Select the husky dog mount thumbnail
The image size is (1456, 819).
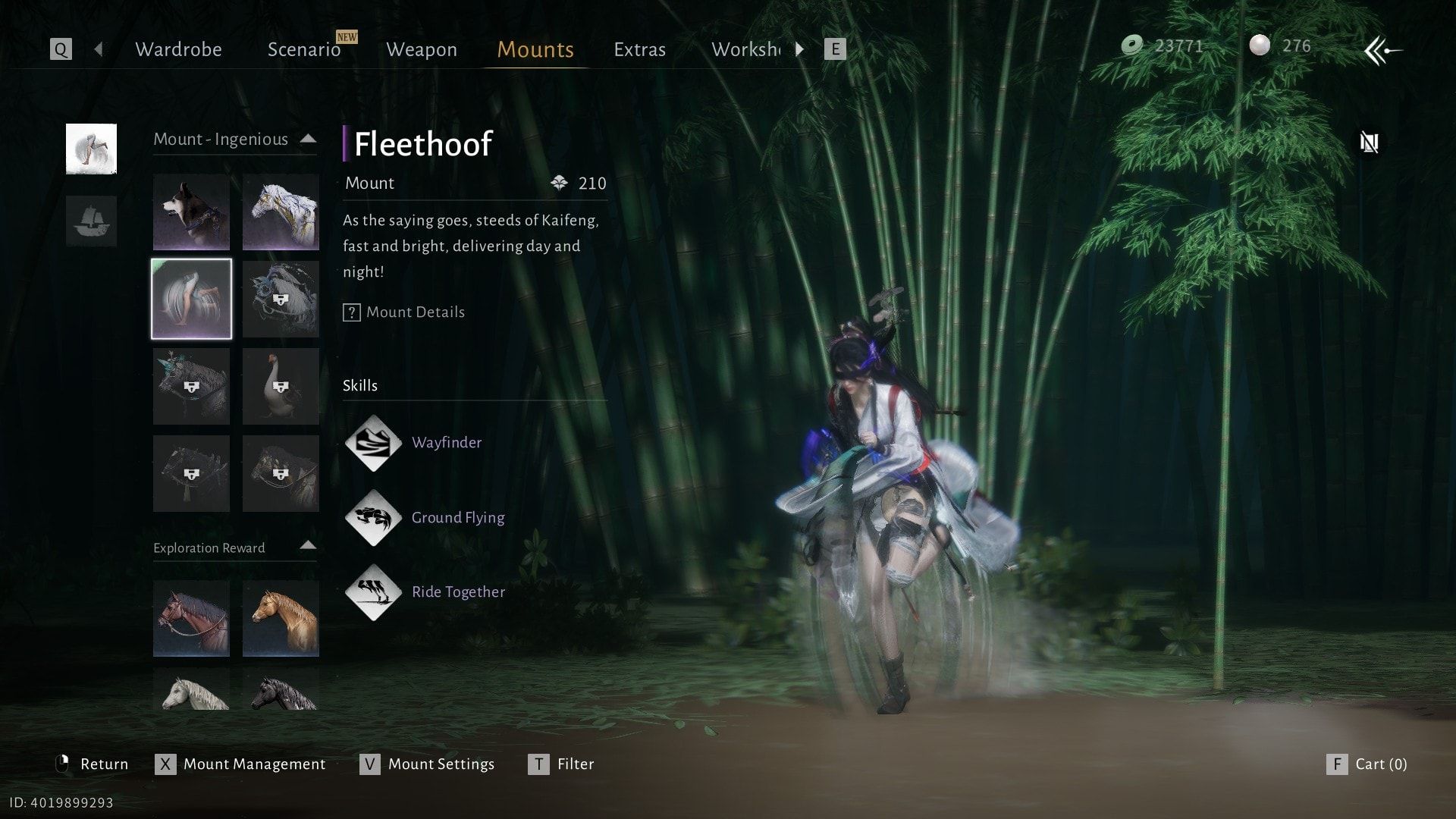tap(191, 212)
